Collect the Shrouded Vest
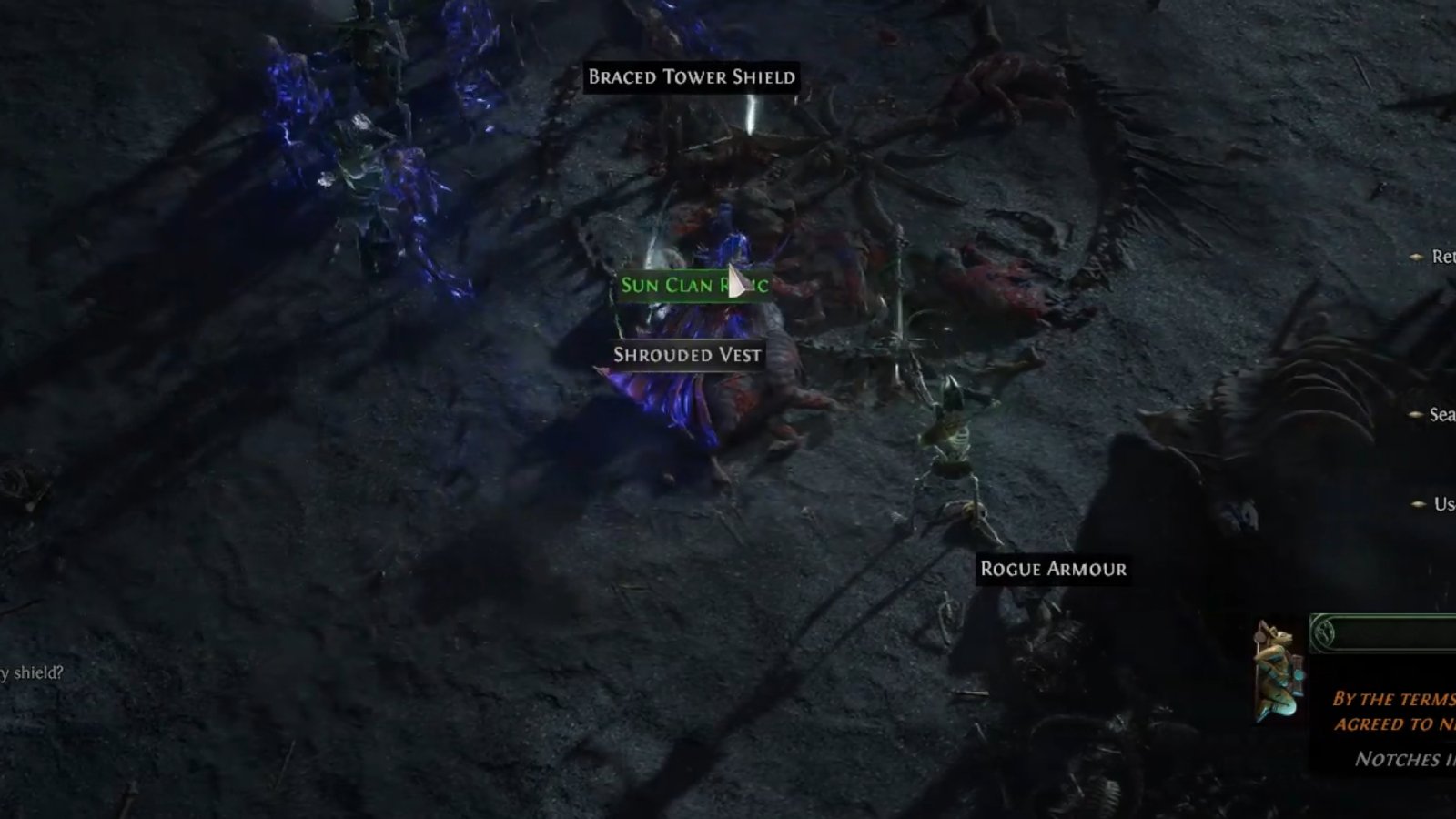The height and width of the screenshot is (819, 1456). [690, 356]
